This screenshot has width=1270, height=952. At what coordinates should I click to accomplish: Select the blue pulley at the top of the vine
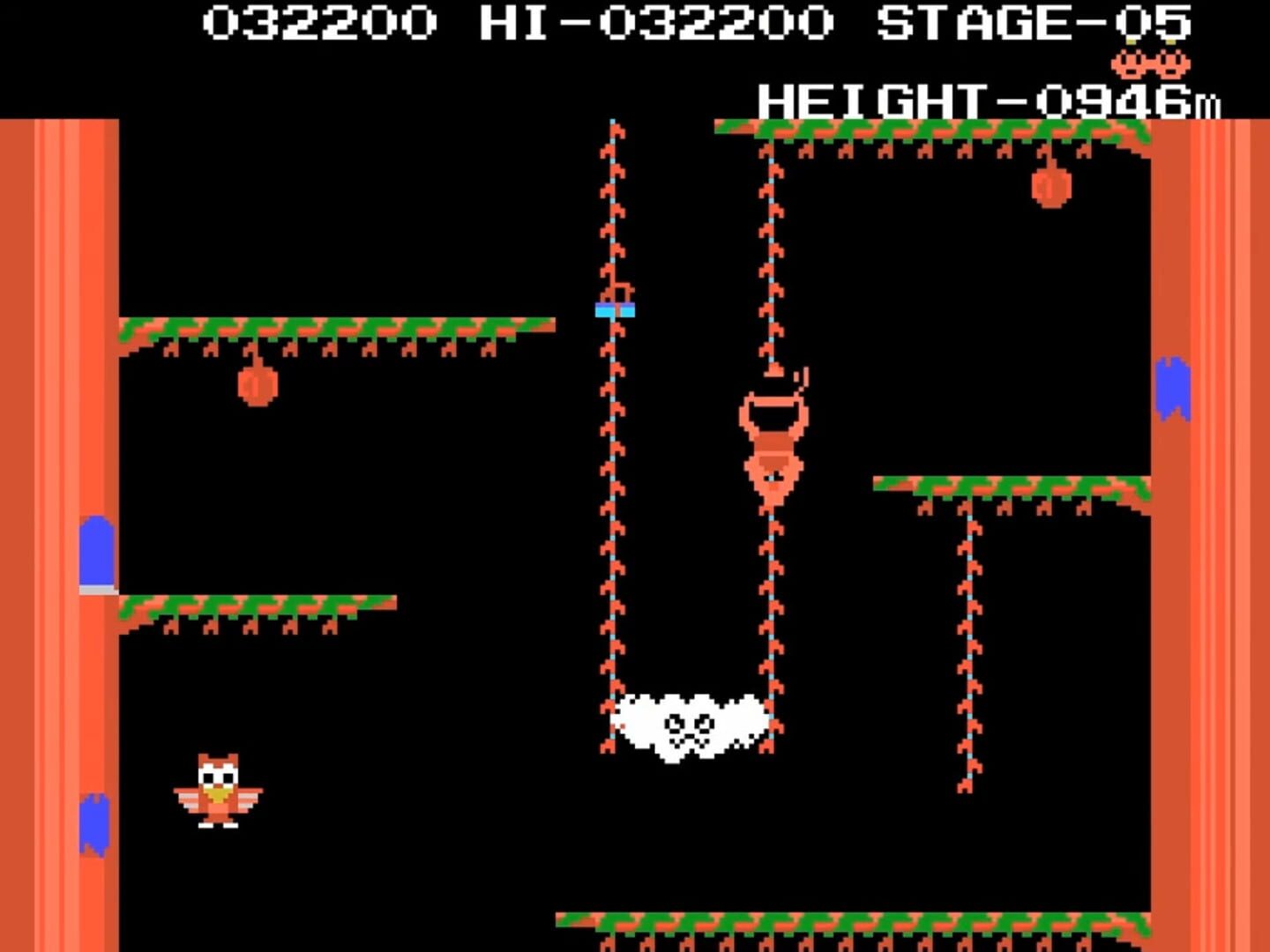pyautogui.click(x=616, y=309)
